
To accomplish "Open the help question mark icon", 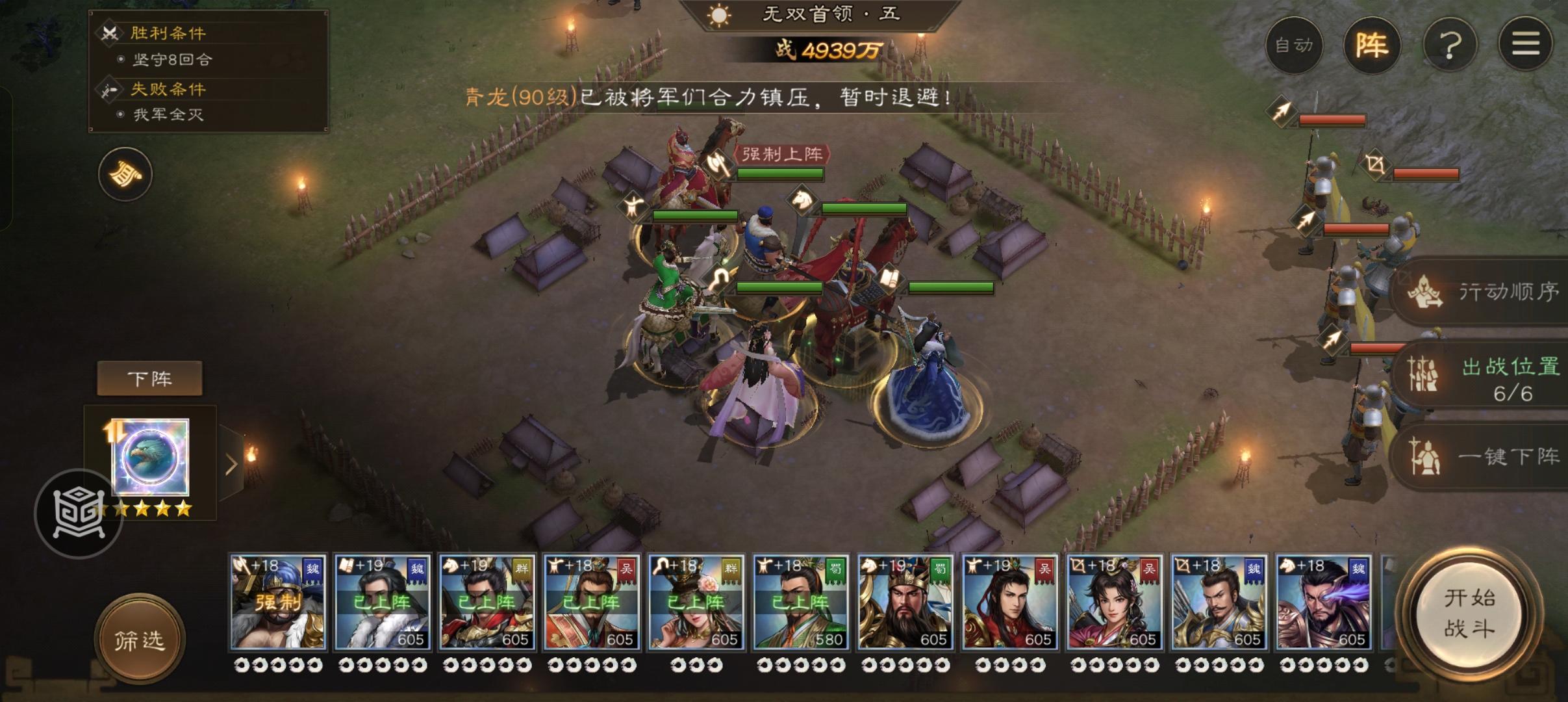I will [x=1449, y=43].
